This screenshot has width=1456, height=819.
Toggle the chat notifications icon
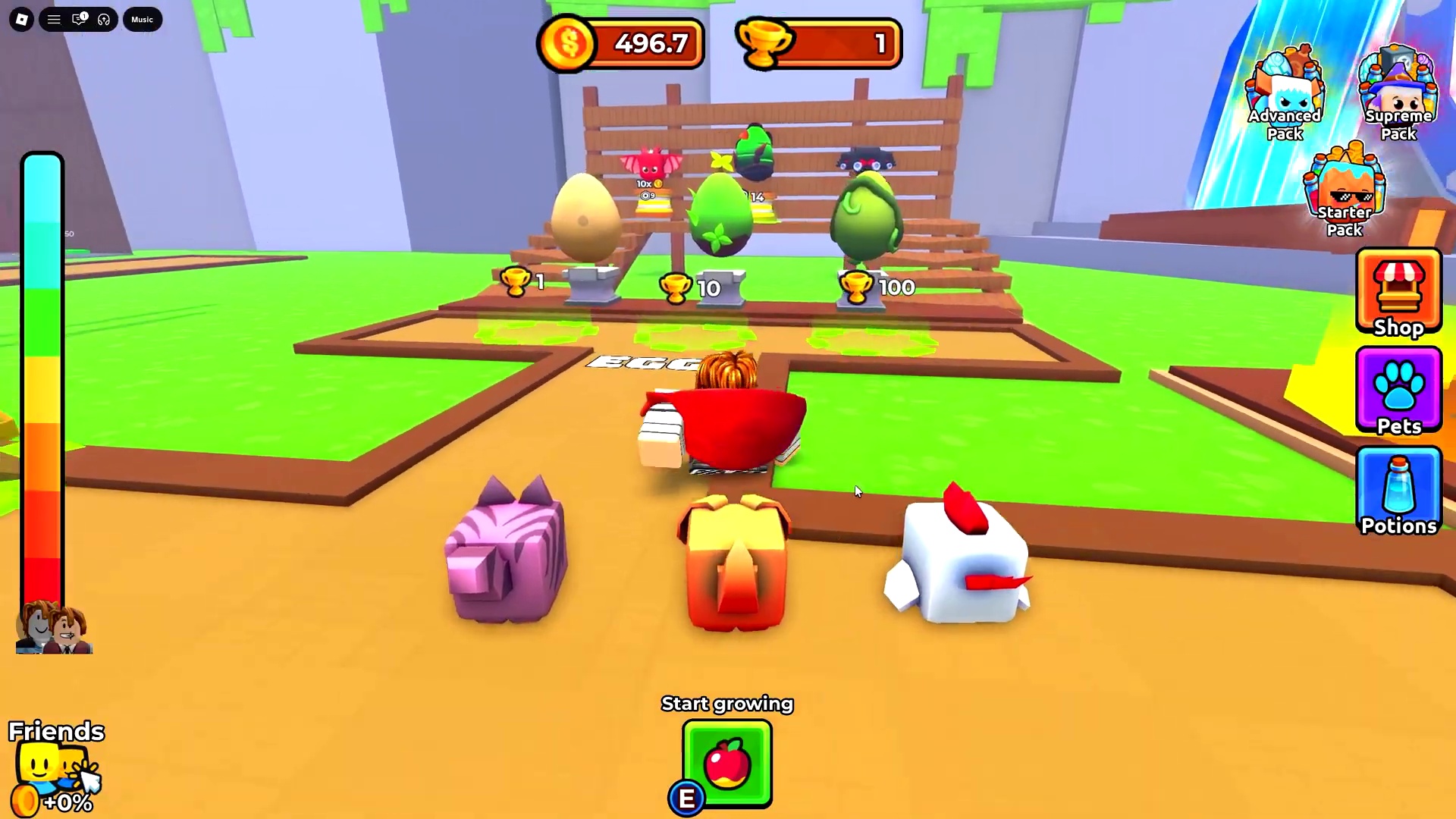coord(79,19)
